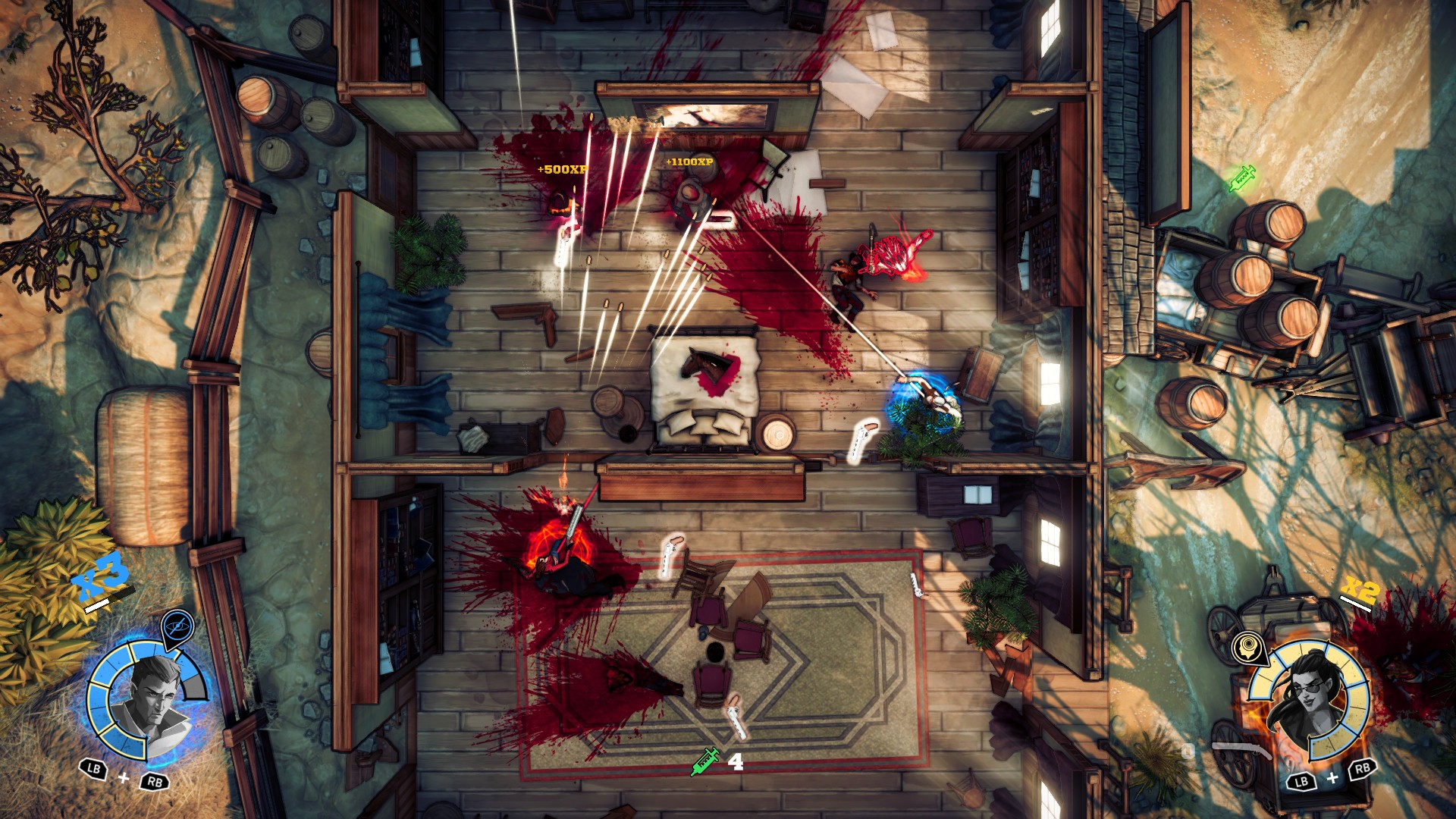This screenshot has height=819, width=1456.
Task: Select the invisibility ability icon above Harry's portrait
Action: tap(178, 625)
